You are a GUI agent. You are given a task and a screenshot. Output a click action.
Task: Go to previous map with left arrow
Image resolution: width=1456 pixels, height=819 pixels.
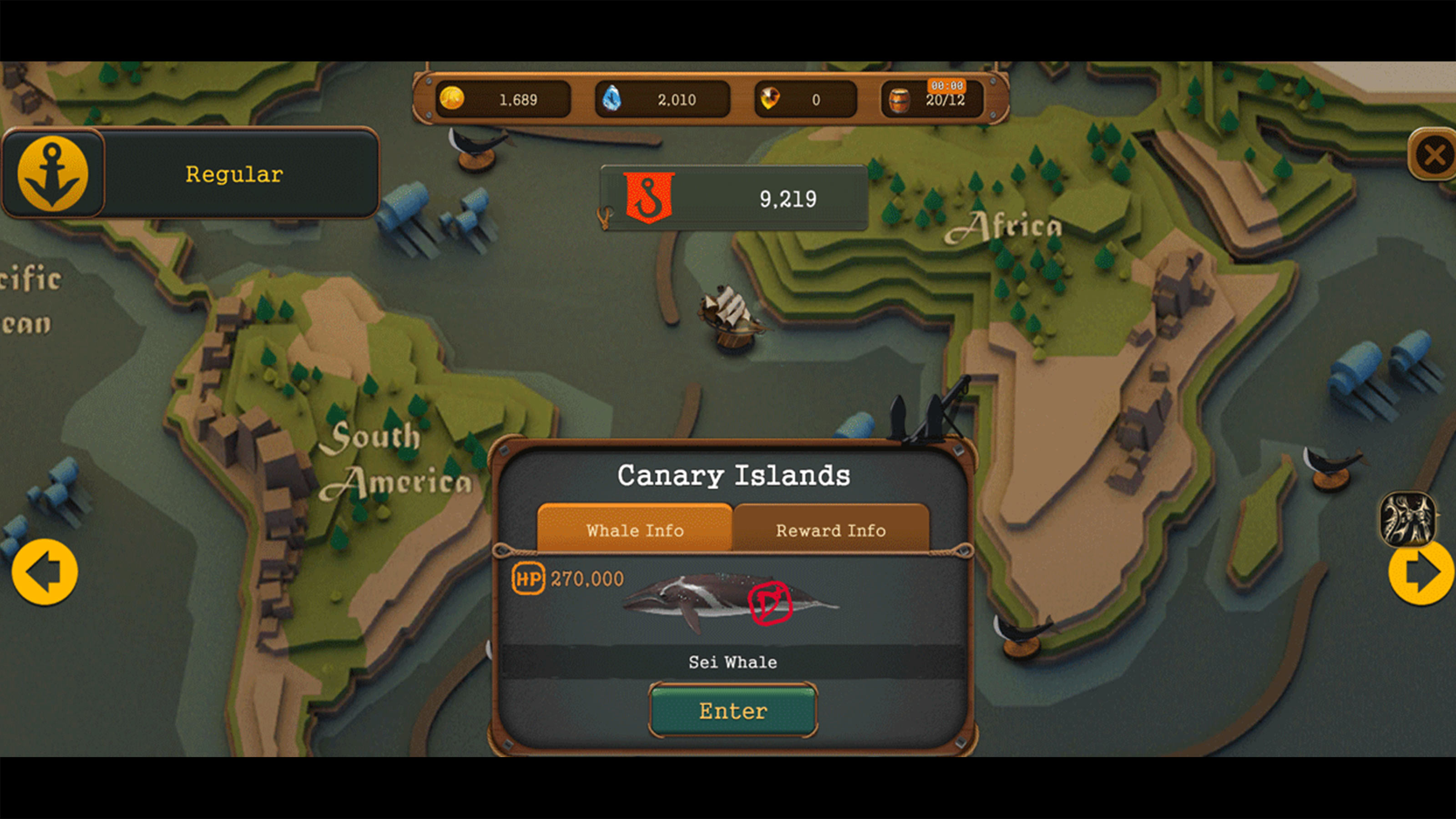tap(45, 572)
